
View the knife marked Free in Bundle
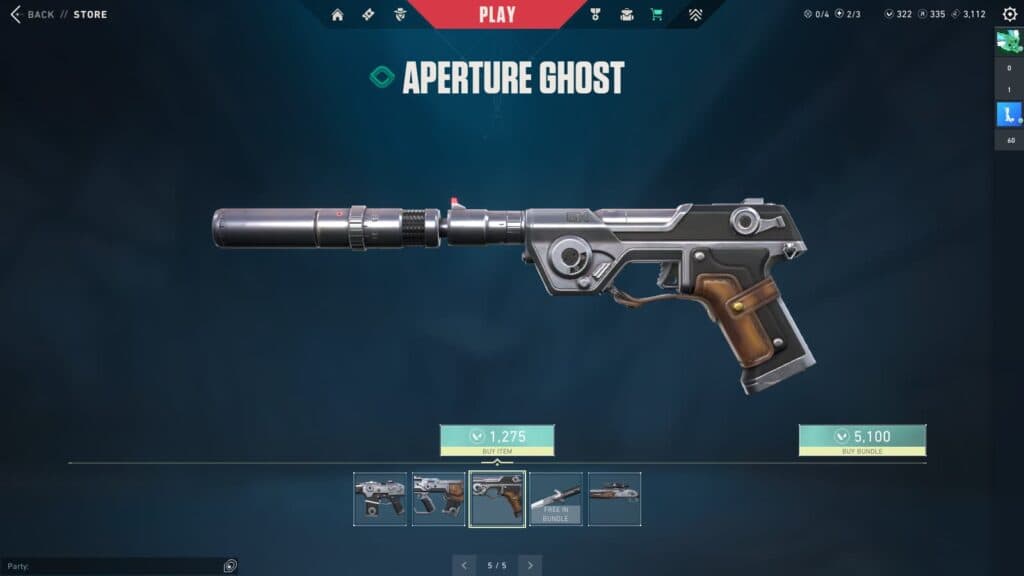click(x=556, y=499)
